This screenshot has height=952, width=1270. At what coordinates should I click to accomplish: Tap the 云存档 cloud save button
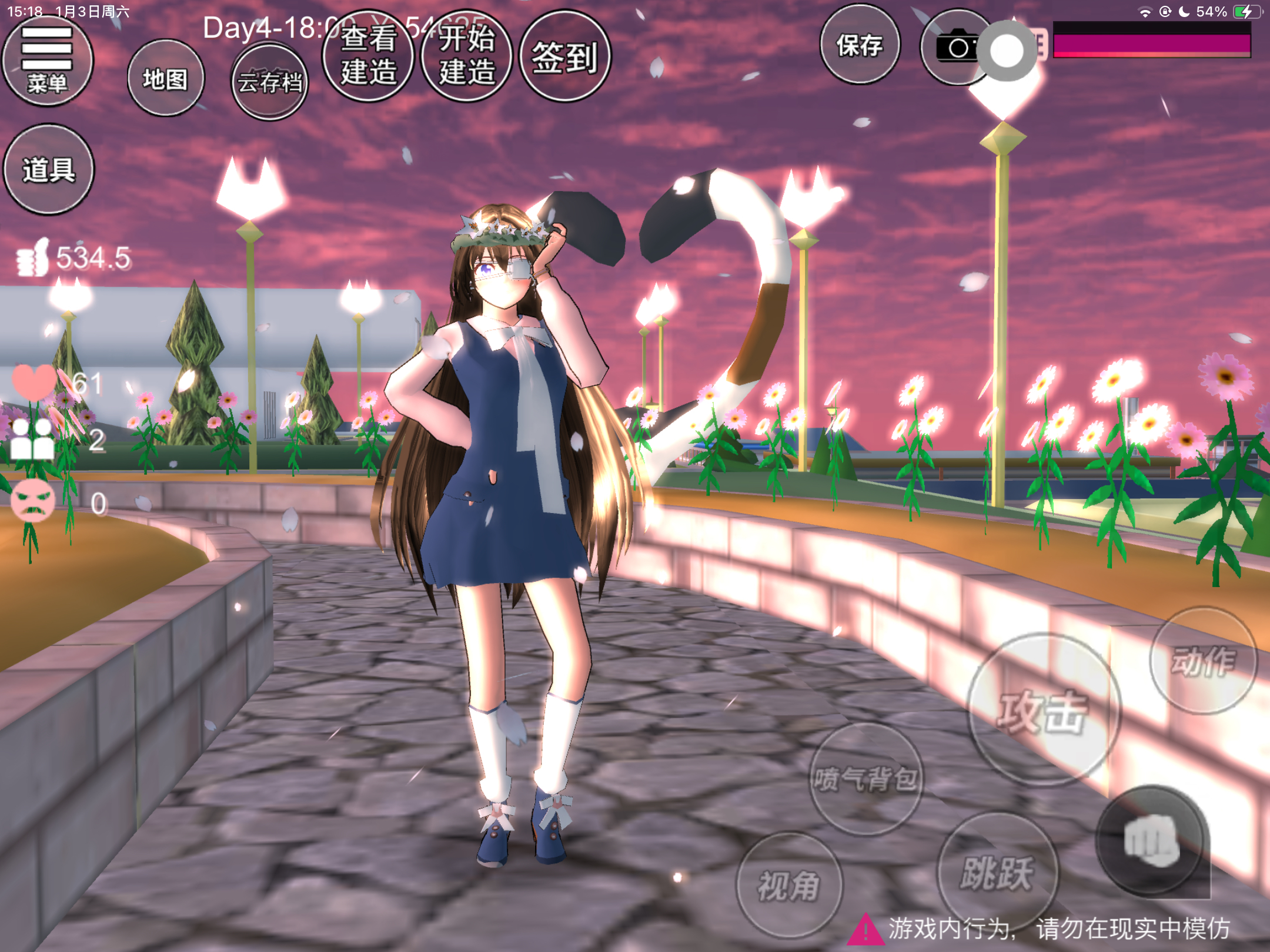coord(269,82)
